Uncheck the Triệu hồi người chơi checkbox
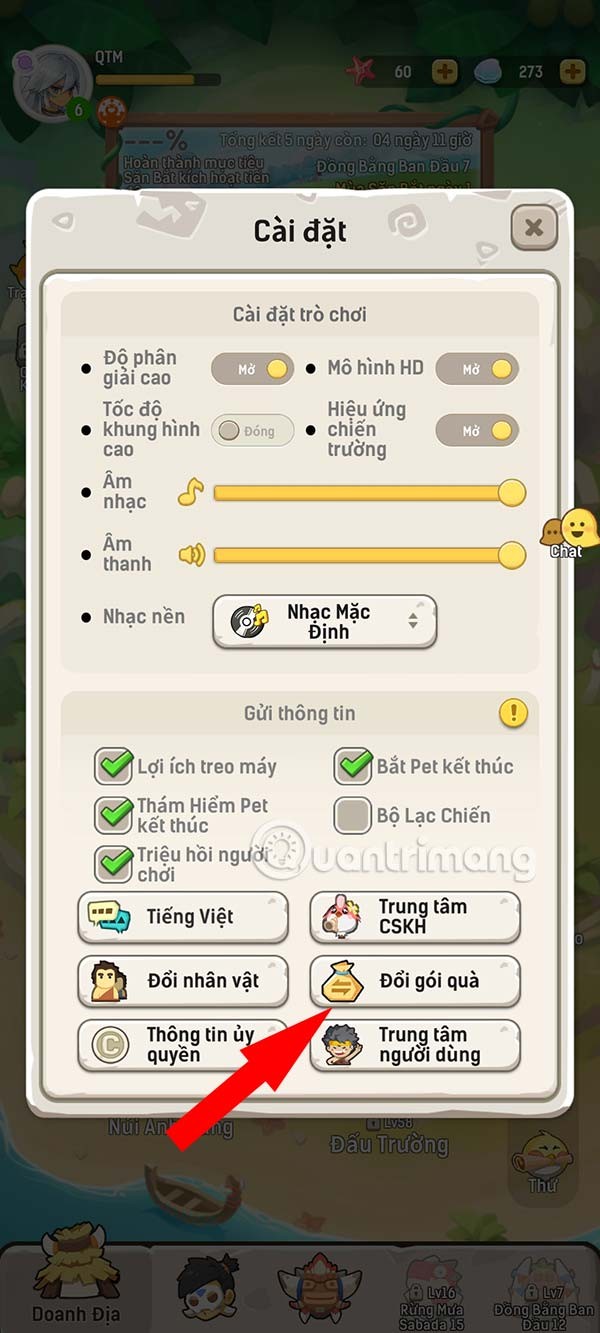 [x=114, y=864]
